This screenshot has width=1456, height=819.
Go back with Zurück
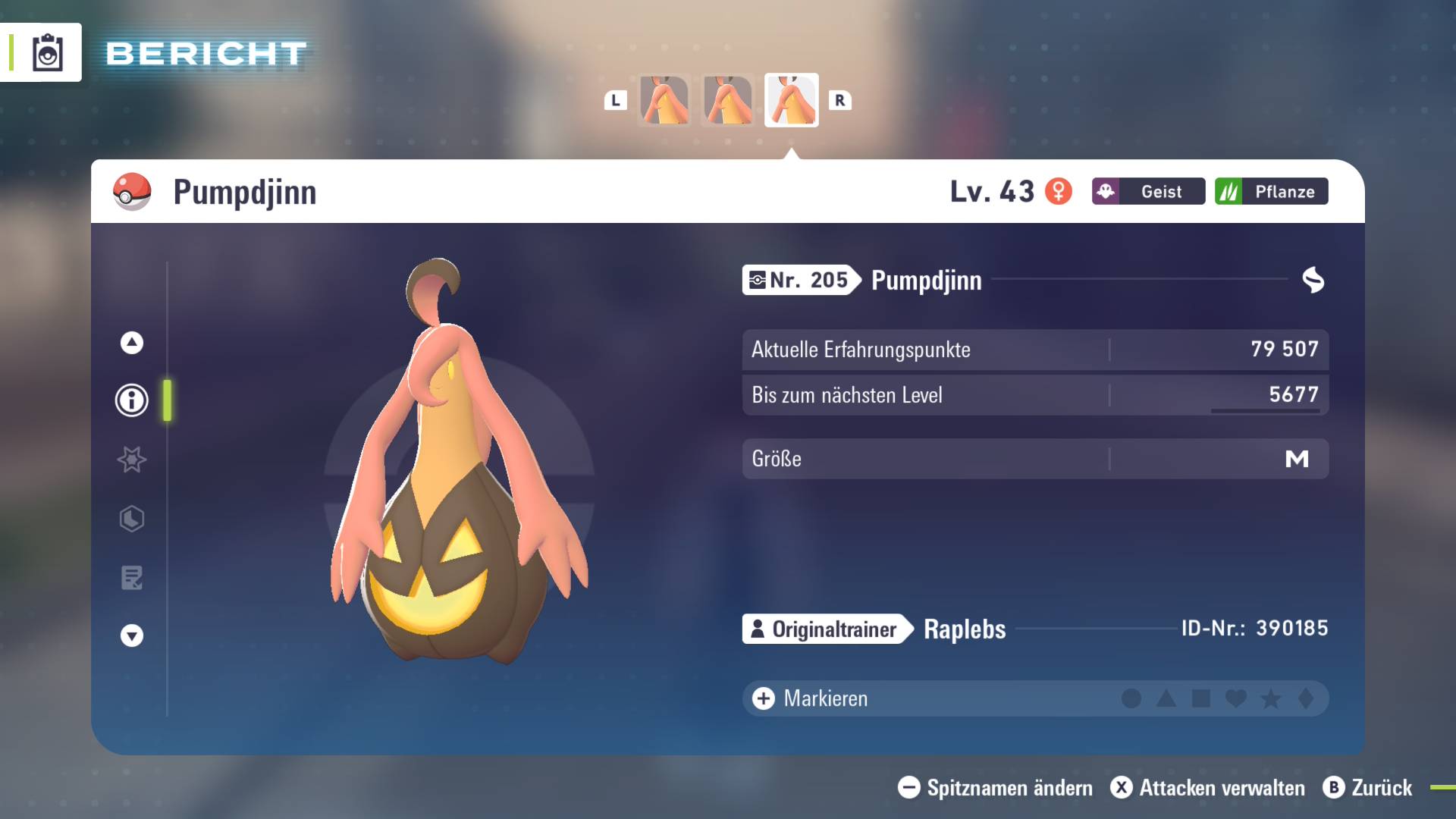point(1368,788)
